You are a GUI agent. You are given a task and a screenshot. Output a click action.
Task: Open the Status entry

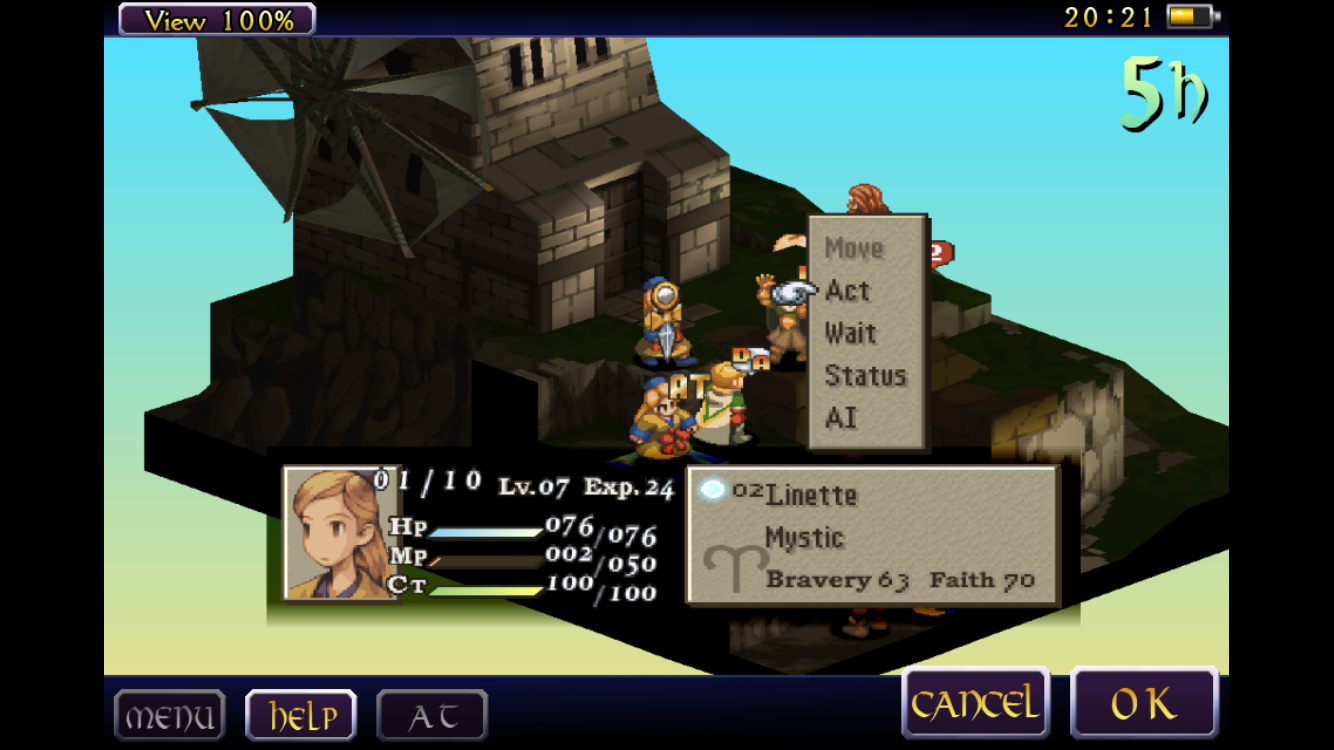(865, 376)
